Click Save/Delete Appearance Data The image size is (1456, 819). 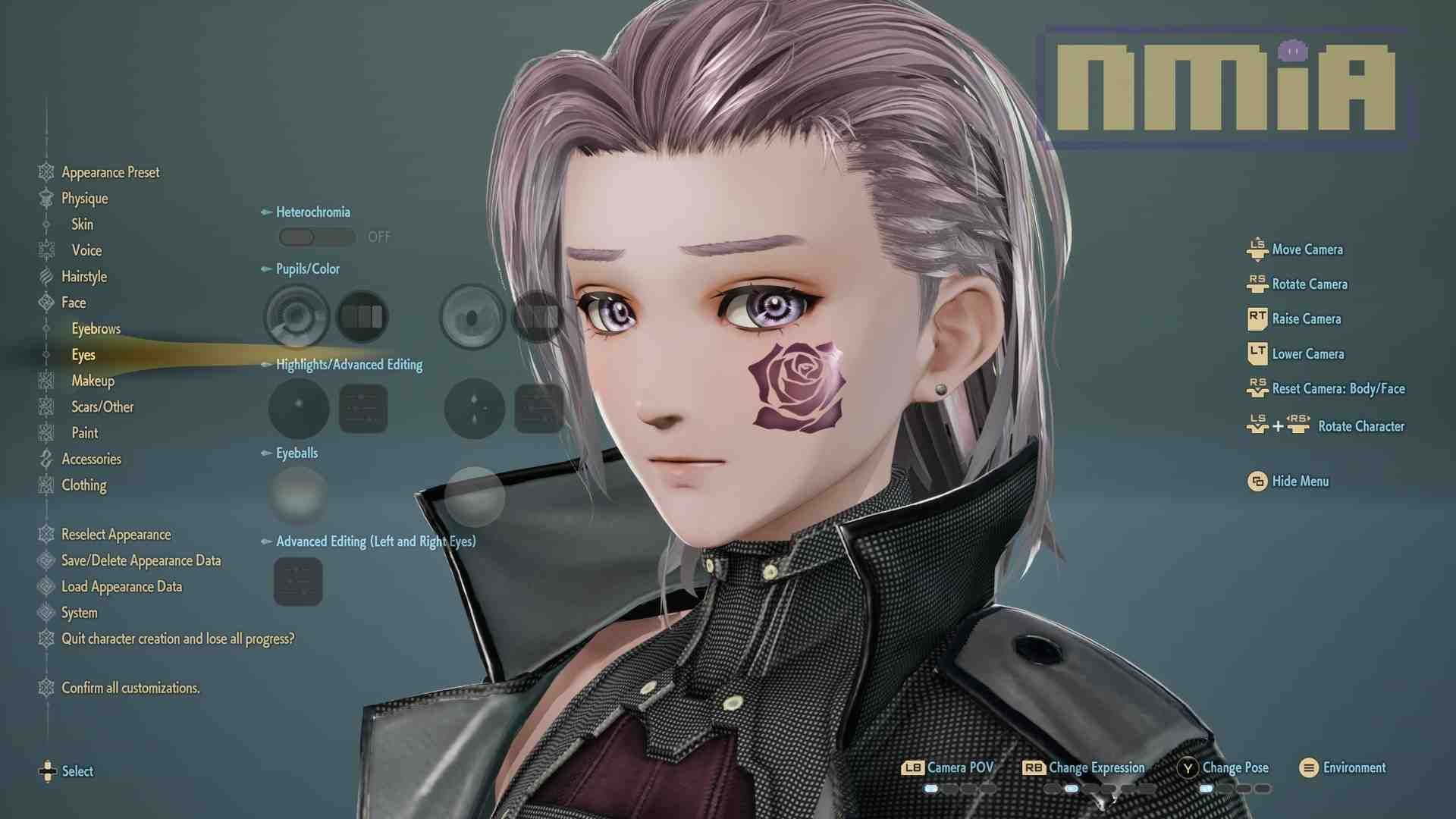[140, 560]
